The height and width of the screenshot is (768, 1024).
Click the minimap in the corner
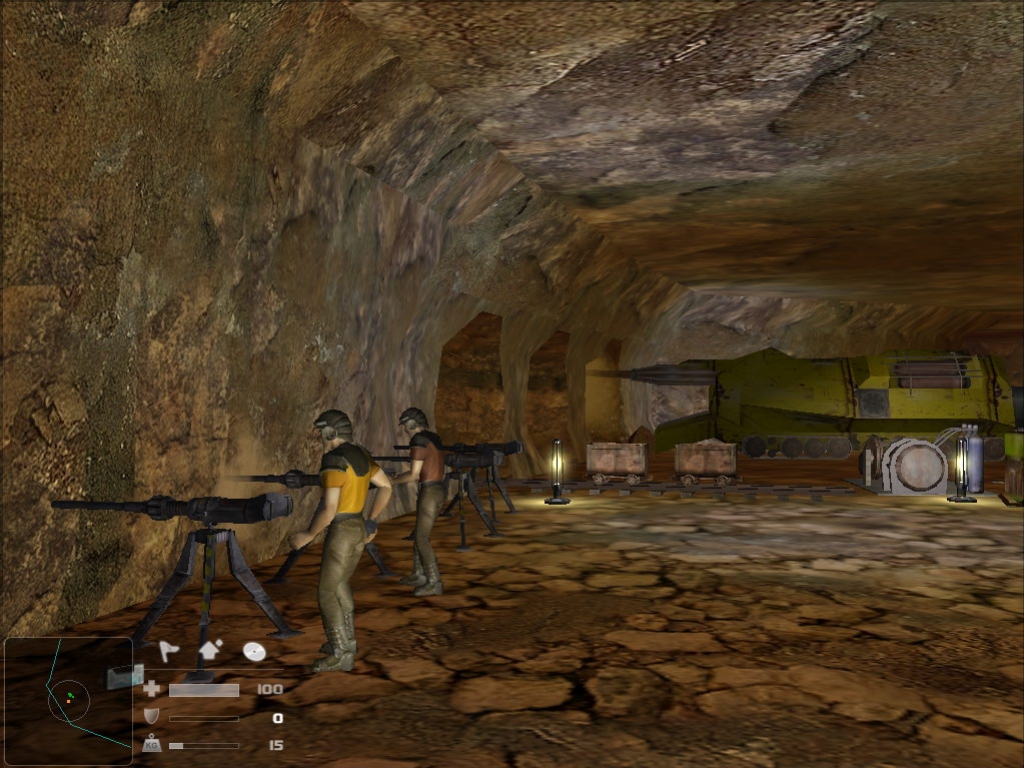[68, 700]
